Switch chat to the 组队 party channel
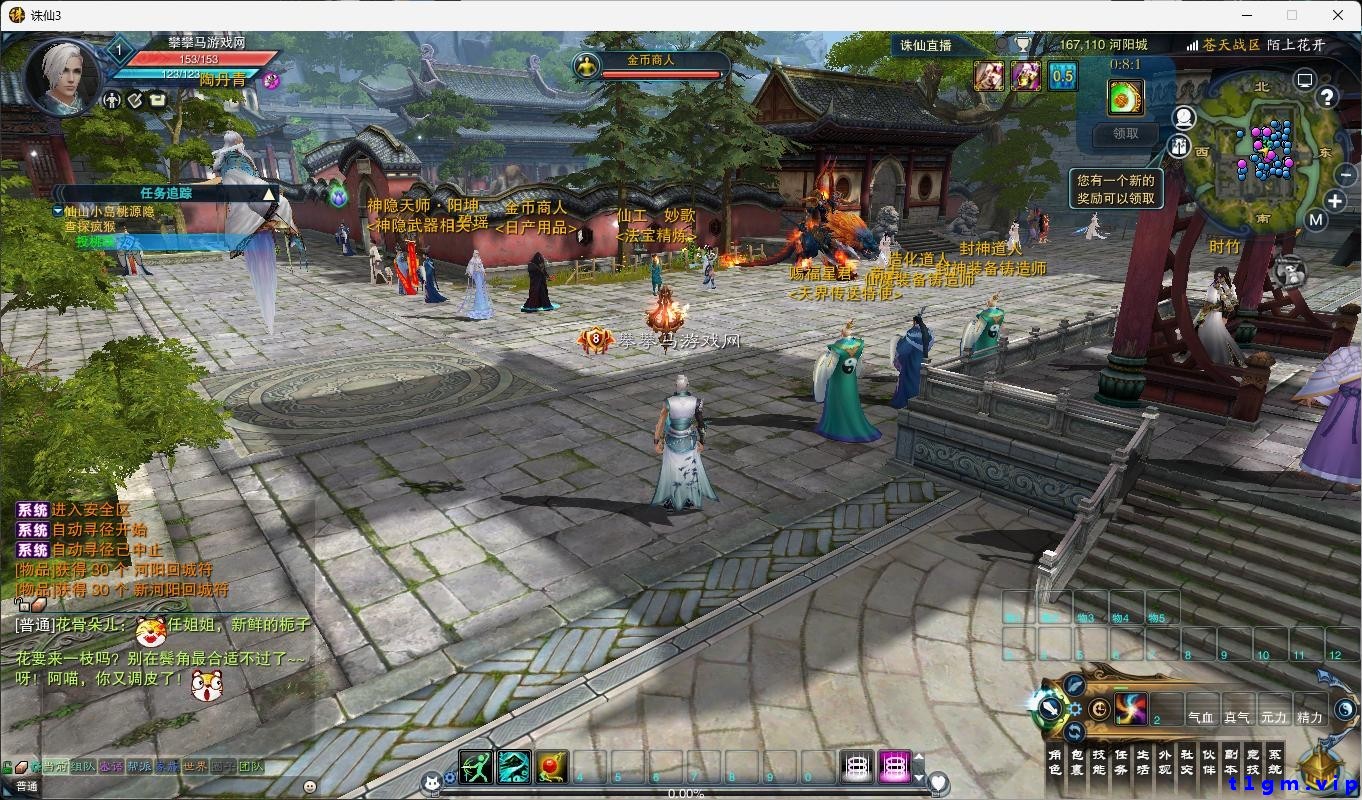Viewport: 1362px width, 800px height. (83, 767)
